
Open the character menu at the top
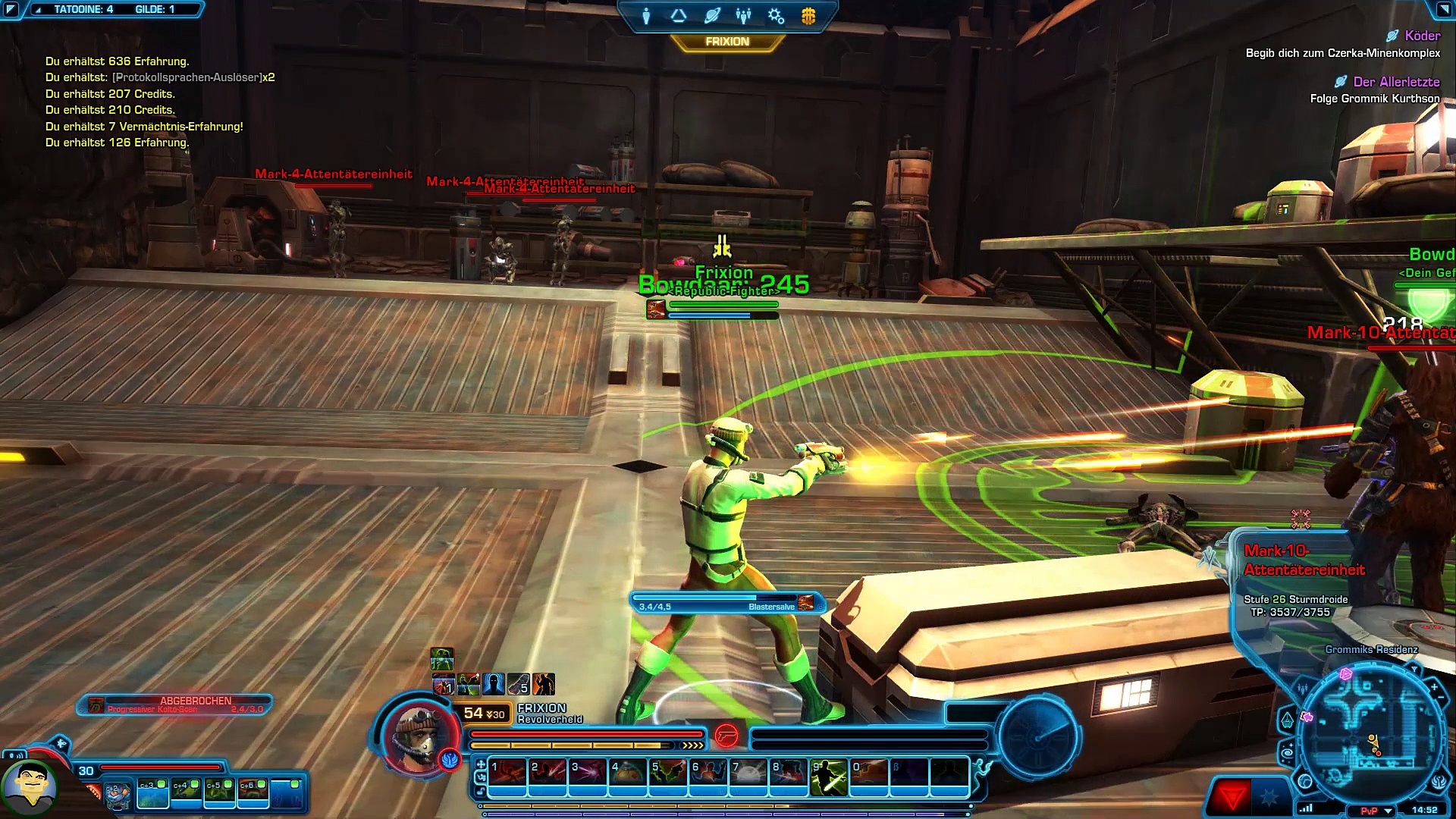[646, 16]
